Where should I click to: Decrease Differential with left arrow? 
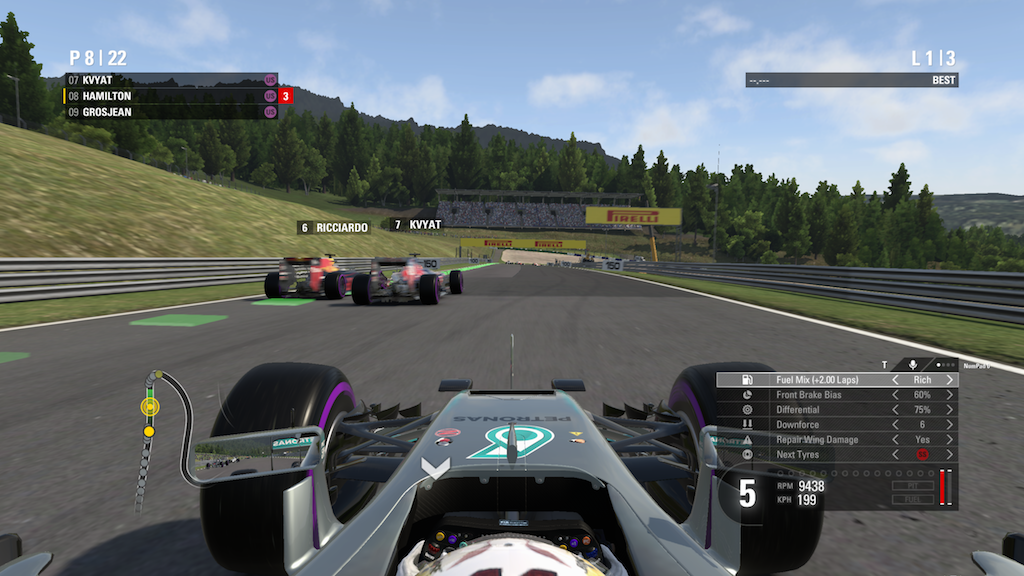[894, 410]
